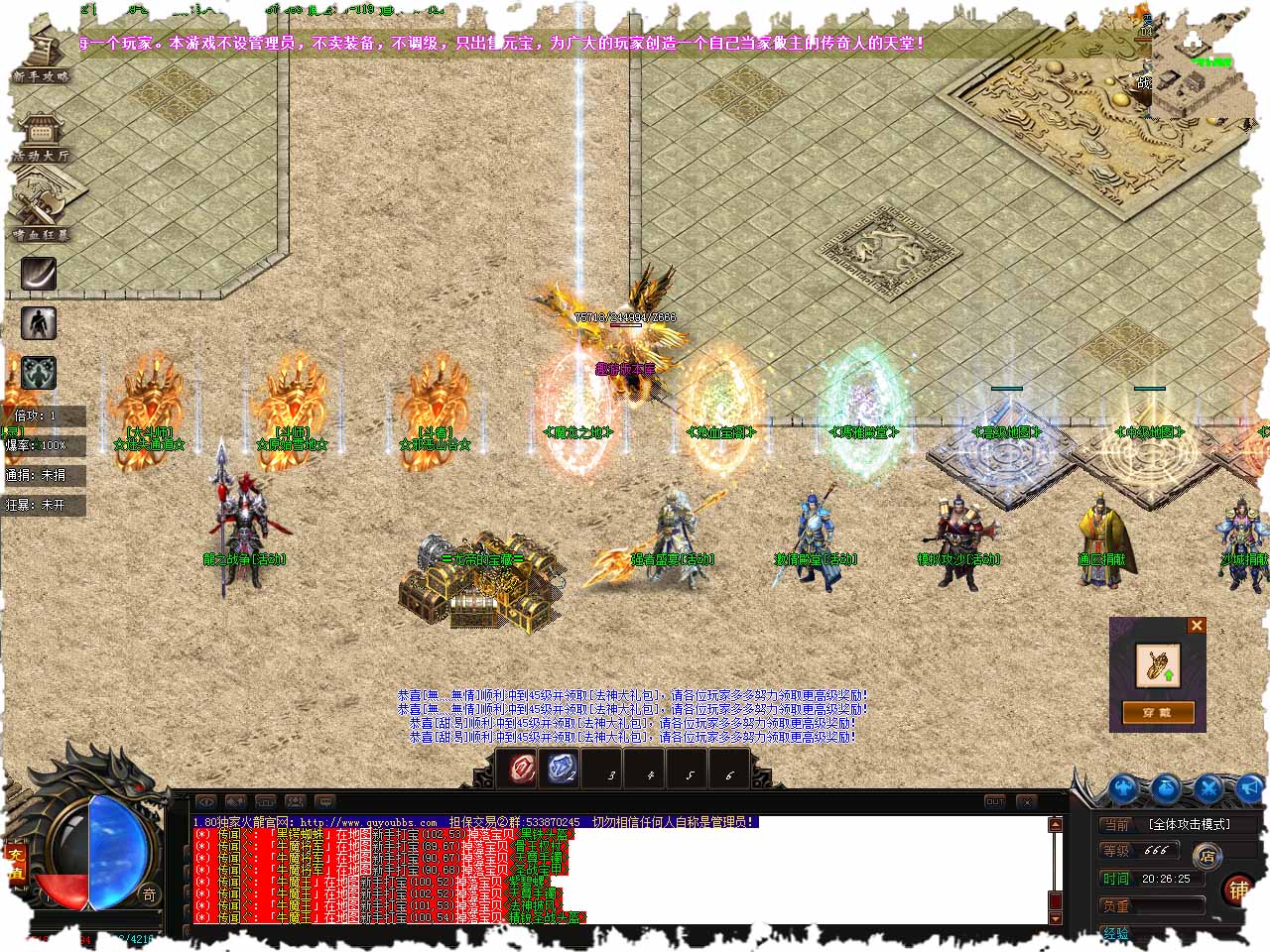Use the blue item in hotbar slot two
The height and width of the screenshot is (952, 1270).
click(x=563, y=769)
